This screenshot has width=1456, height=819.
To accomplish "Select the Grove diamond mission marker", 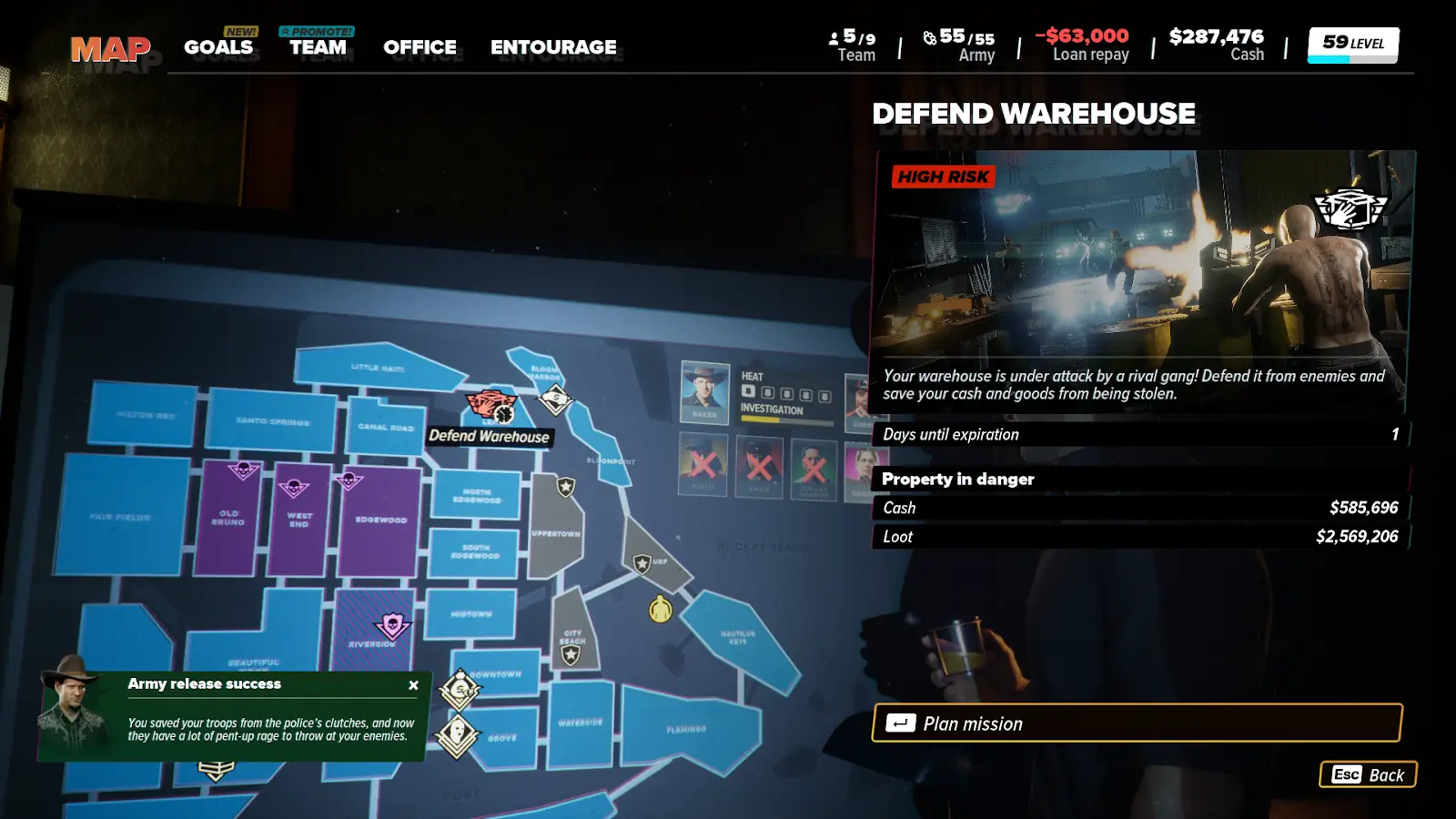I will click(457, 733).
